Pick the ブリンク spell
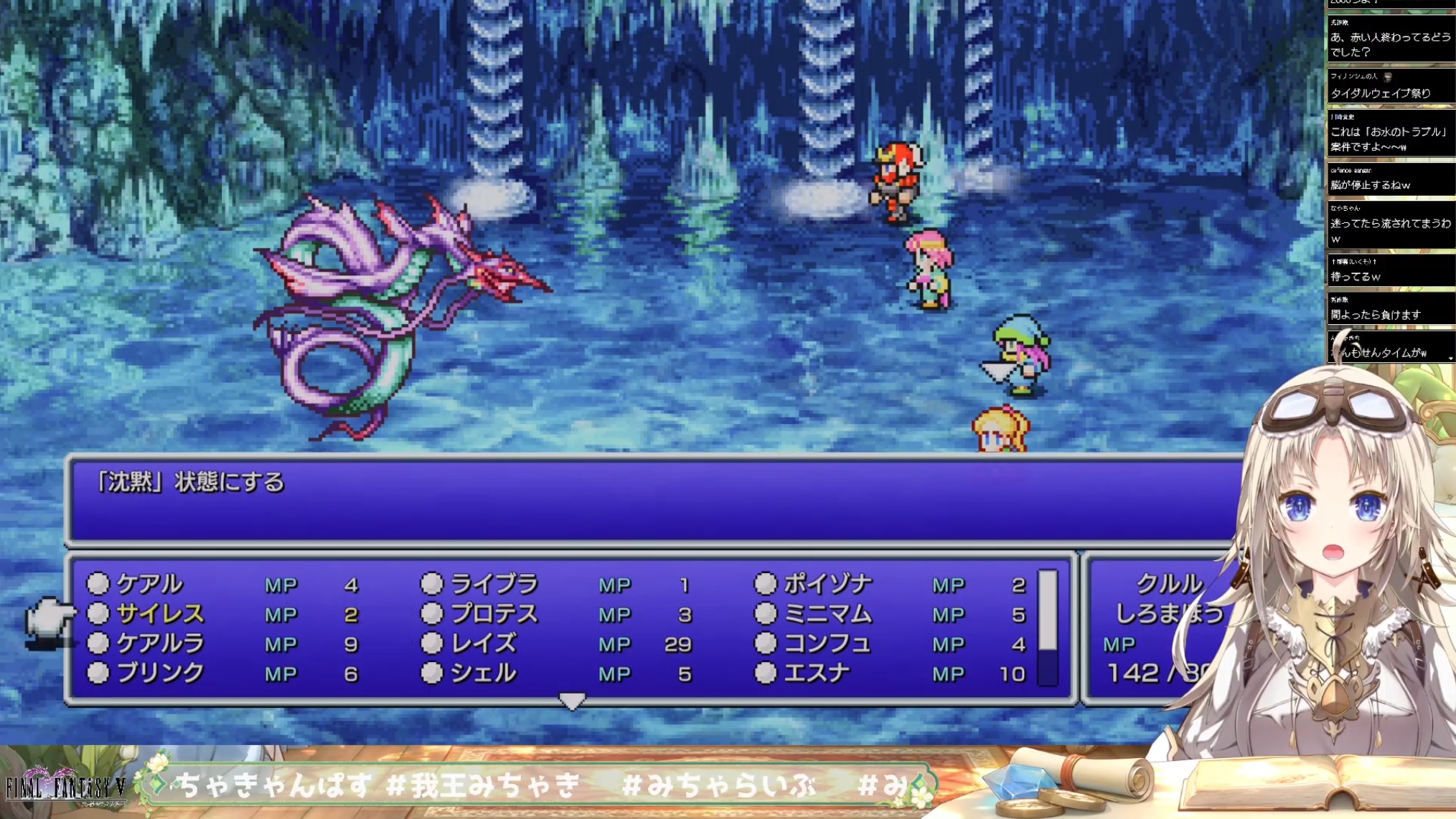 [x=159, y=673]
